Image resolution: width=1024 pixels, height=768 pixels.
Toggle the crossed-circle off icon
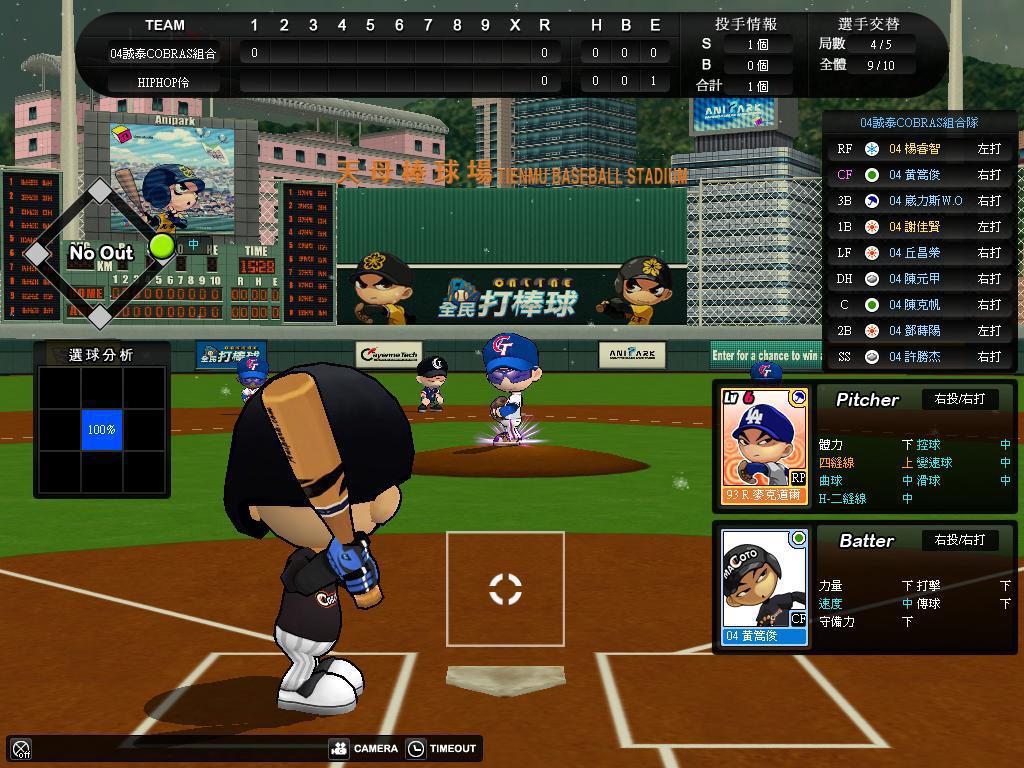tap(21, 748)
